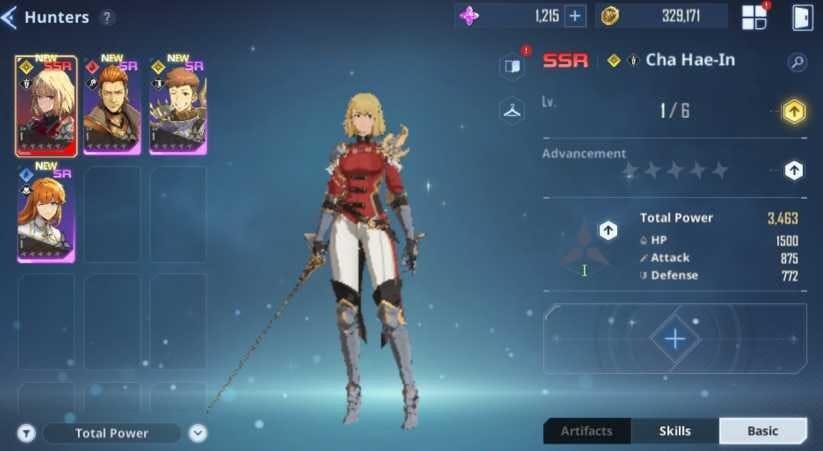Select the orange-haired female SR hunter card
The image size is (823, 451).
[46, 214]
